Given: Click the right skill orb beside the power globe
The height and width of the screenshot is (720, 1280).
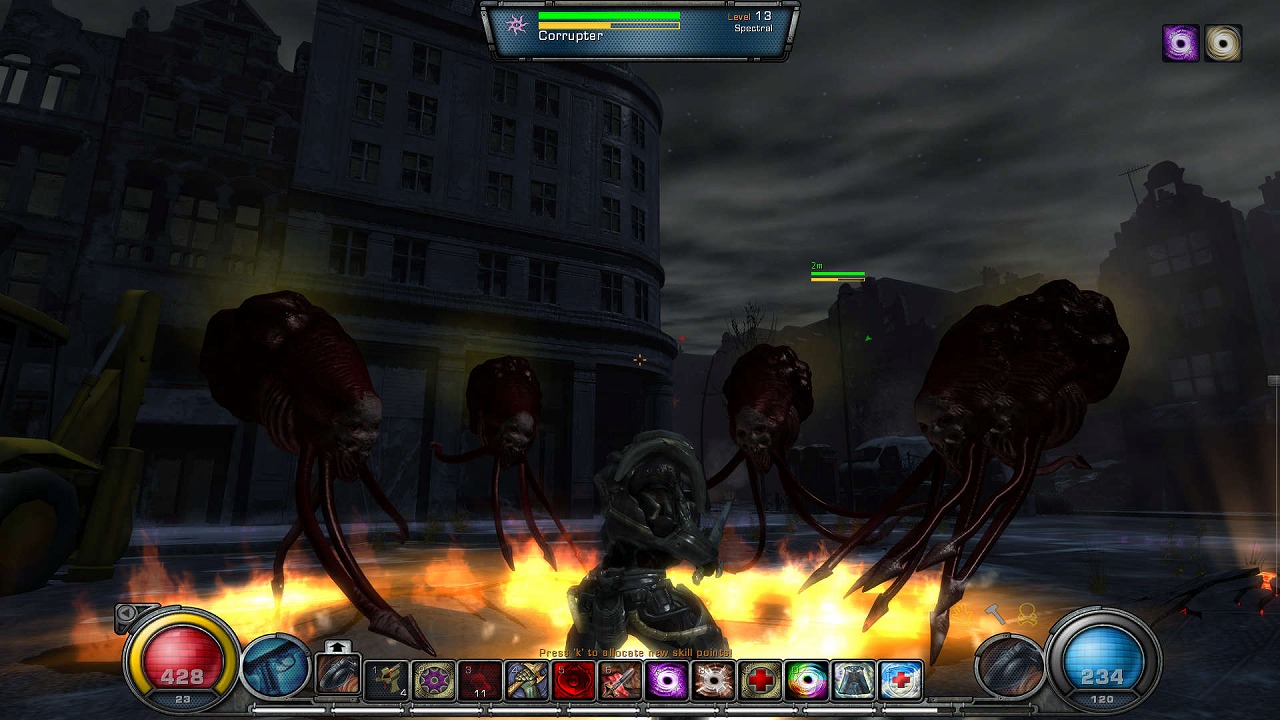Looking at the screenshot, I should (1008, 666).
